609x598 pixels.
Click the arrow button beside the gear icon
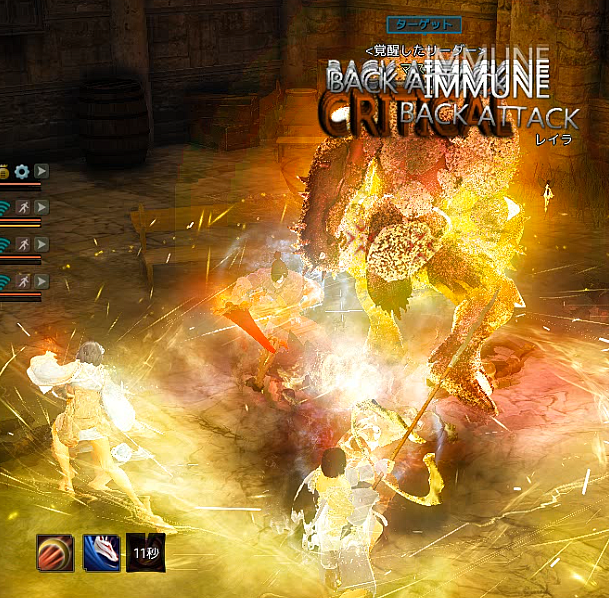pos(41,171)
